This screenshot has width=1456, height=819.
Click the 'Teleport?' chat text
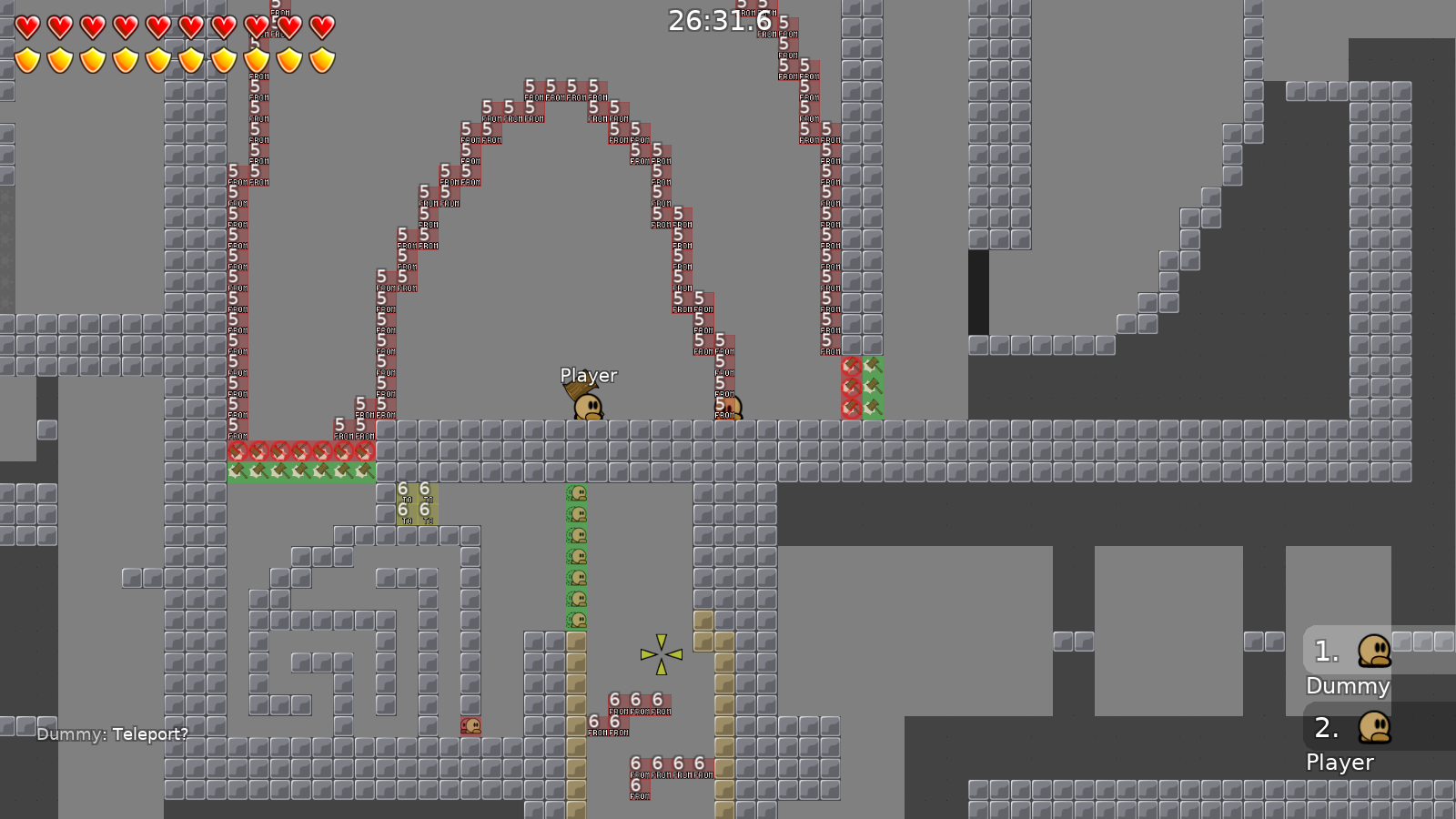pyautogui.click(x=152, y=733)
